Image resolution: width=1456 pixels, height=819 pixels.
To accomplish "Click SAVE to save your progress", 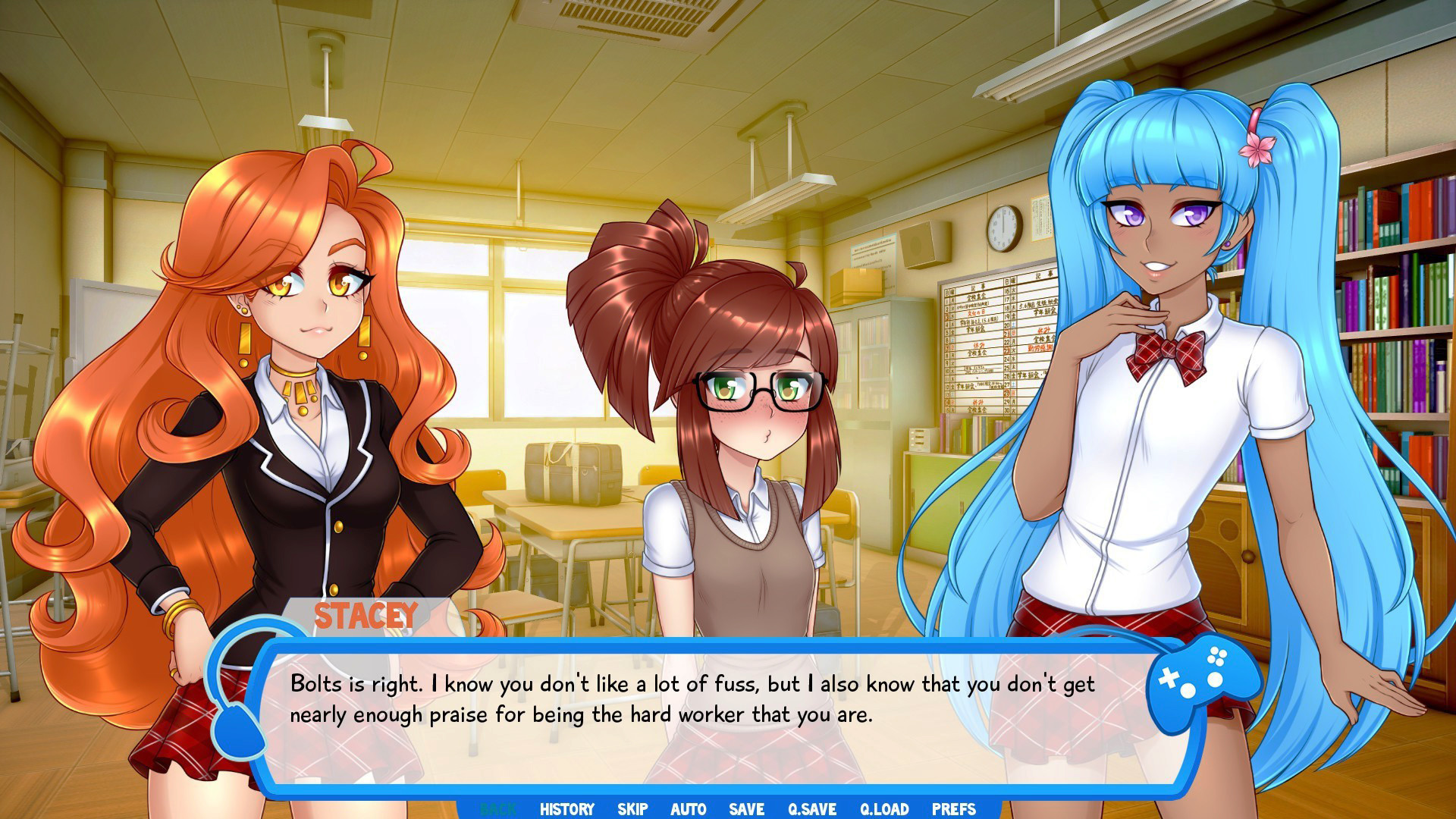I will [745, 809].
